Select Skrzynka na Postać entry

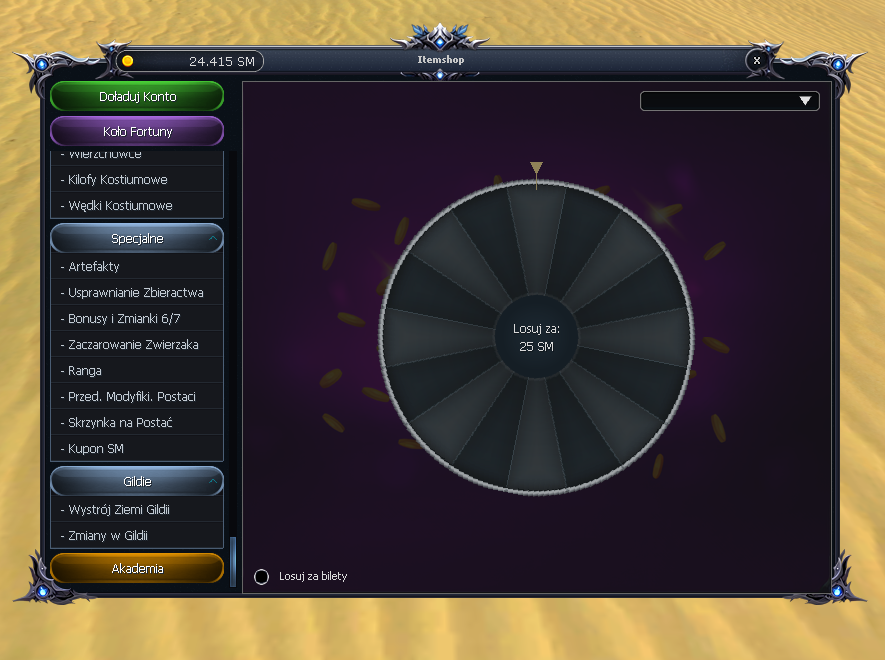click(x=121, y=423)
